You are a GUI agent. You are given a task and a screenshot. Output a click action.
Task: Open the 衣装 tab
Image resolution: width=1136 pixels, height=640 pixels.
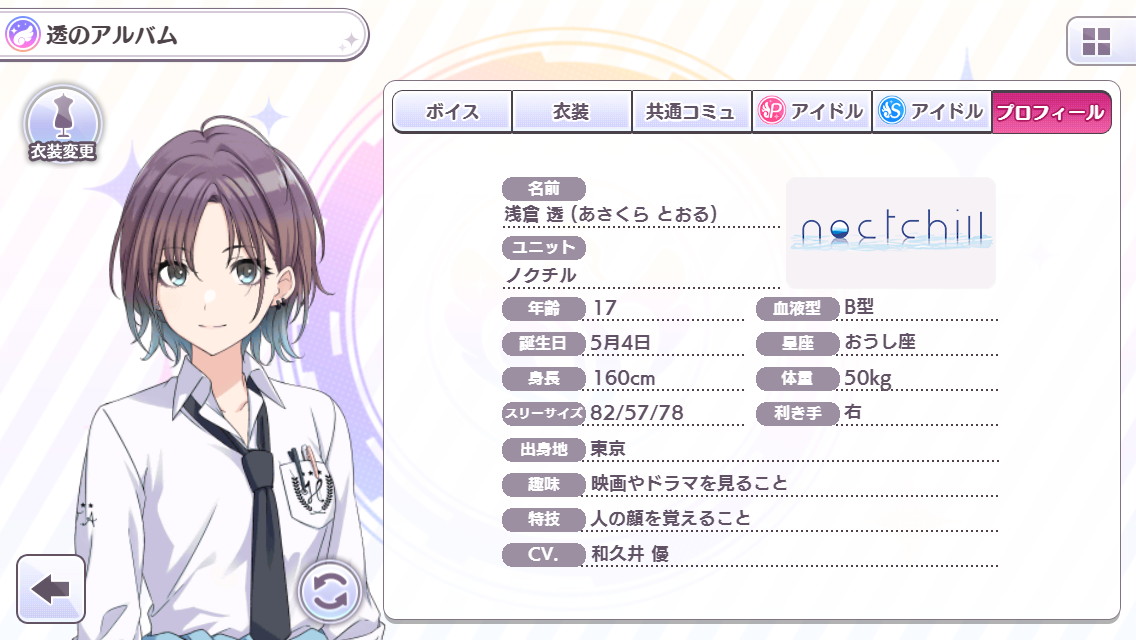point(571,112)
